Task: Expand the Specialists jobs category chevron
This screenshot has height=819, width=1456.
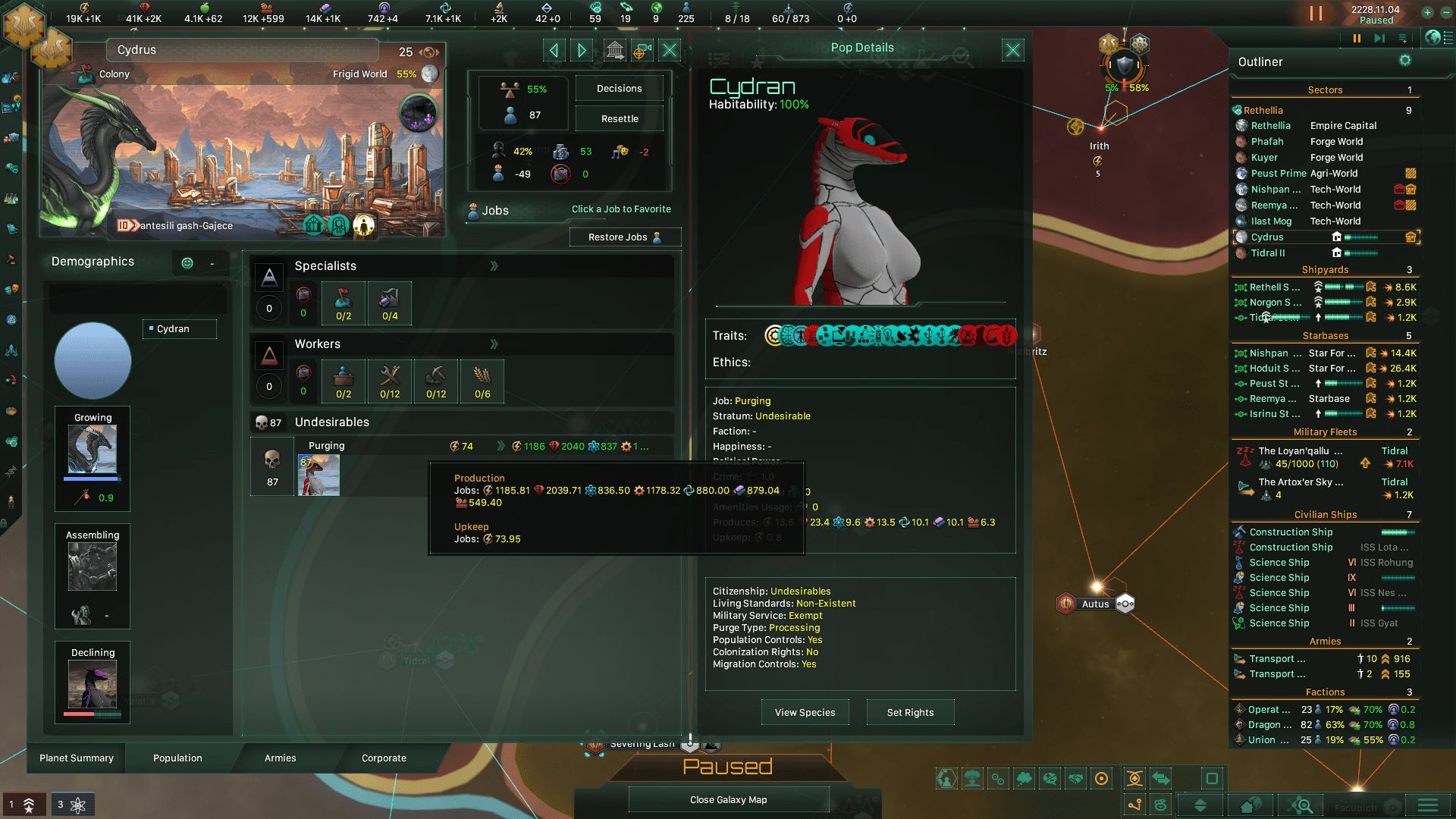Action: pos(494,266)
